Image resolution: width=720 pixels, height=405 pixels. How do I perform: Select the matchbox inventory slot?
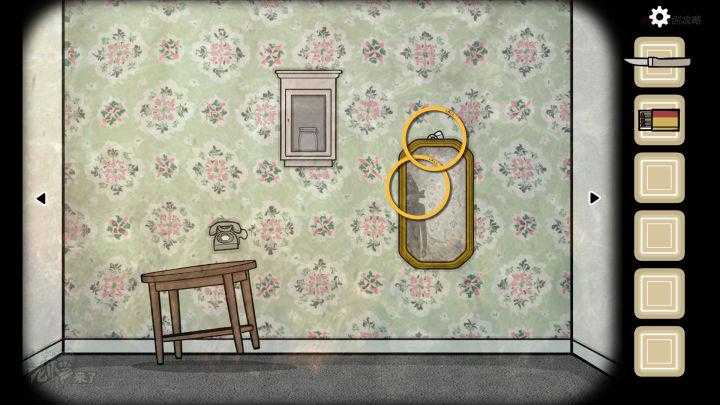[659, 120]
